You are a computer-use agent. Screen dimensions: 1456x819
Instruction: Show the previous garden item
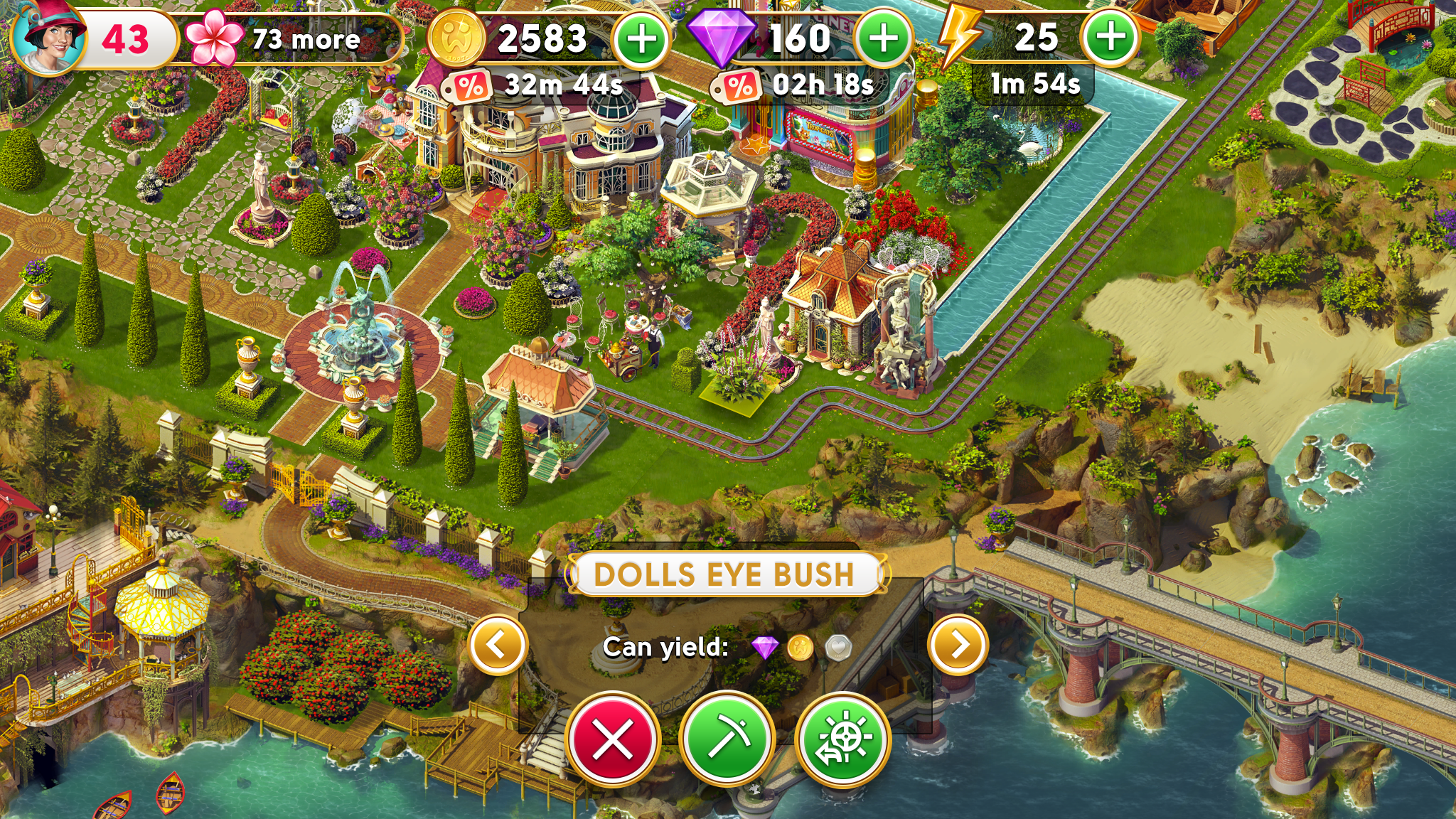pyautogui.click(x=498, y=646)
